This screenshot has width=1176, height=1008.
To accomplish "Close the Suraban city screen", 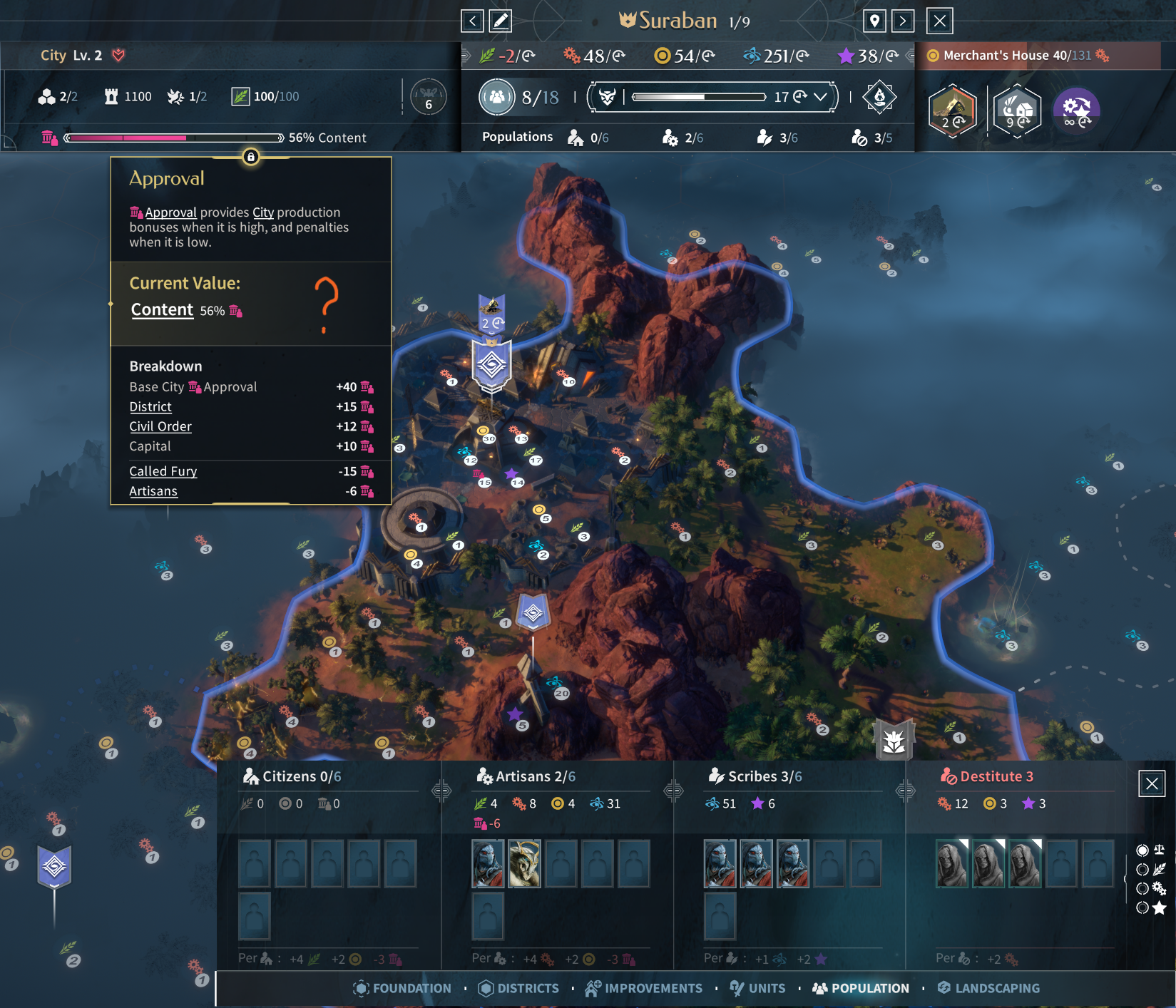I will pos(940,21).
